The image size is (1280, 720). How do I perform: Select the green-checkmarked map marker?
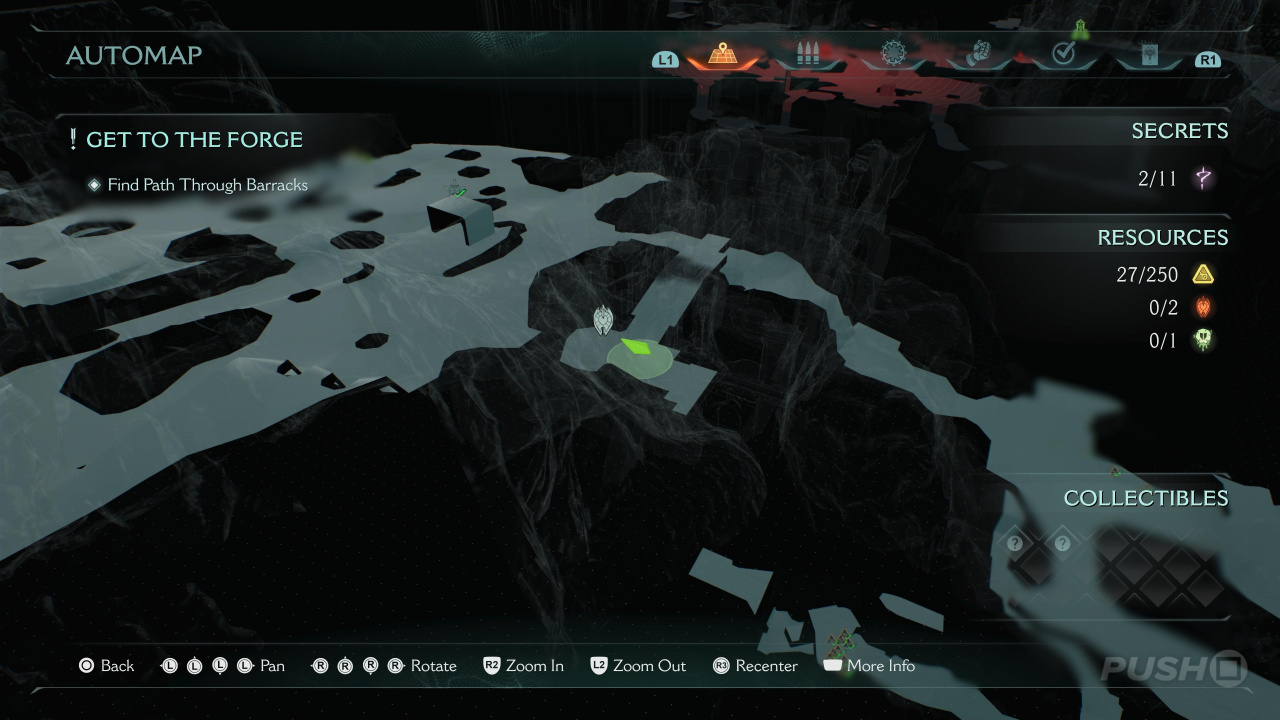coord(457,190)
